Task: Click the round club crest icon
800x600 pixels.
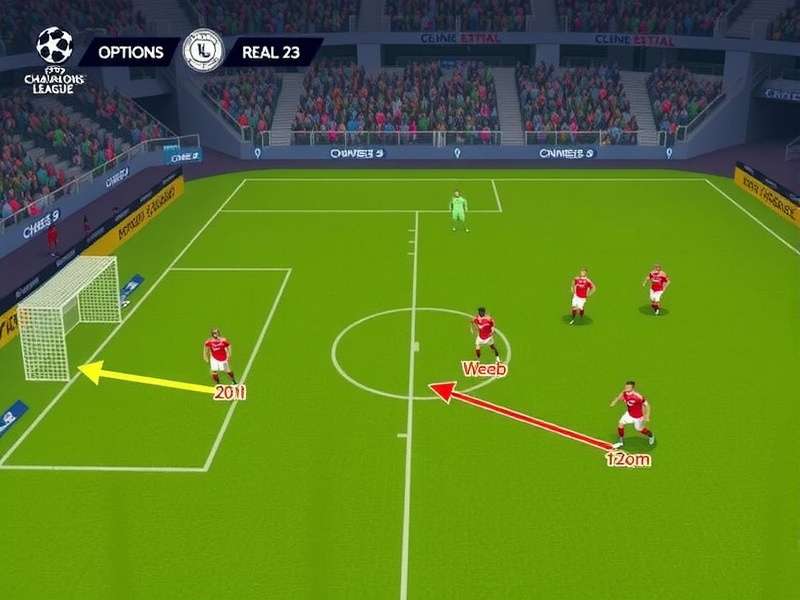Action: (x=204, y=50)
